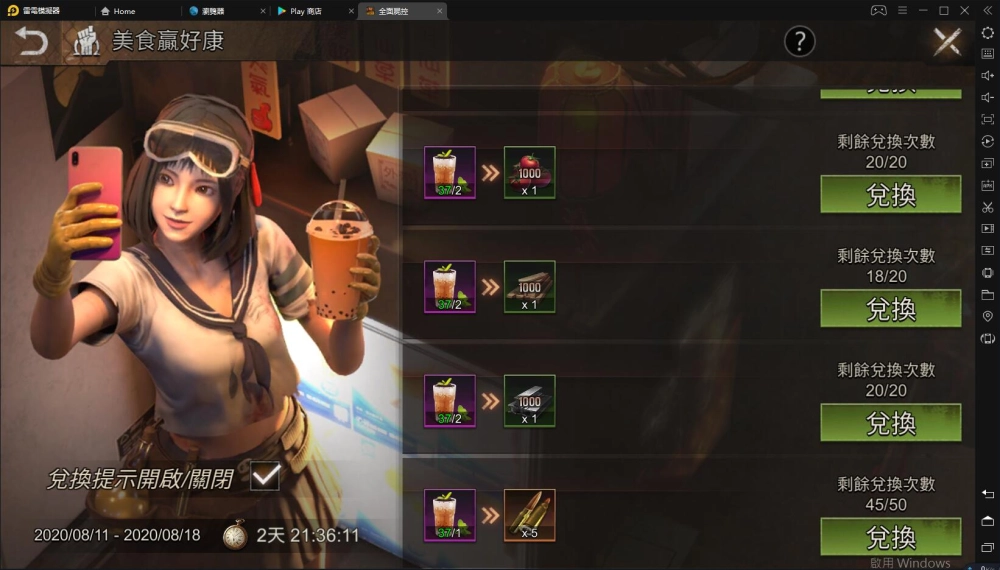Select the 1000 food tomato reward icon
1000x570 pixels.
529,173
